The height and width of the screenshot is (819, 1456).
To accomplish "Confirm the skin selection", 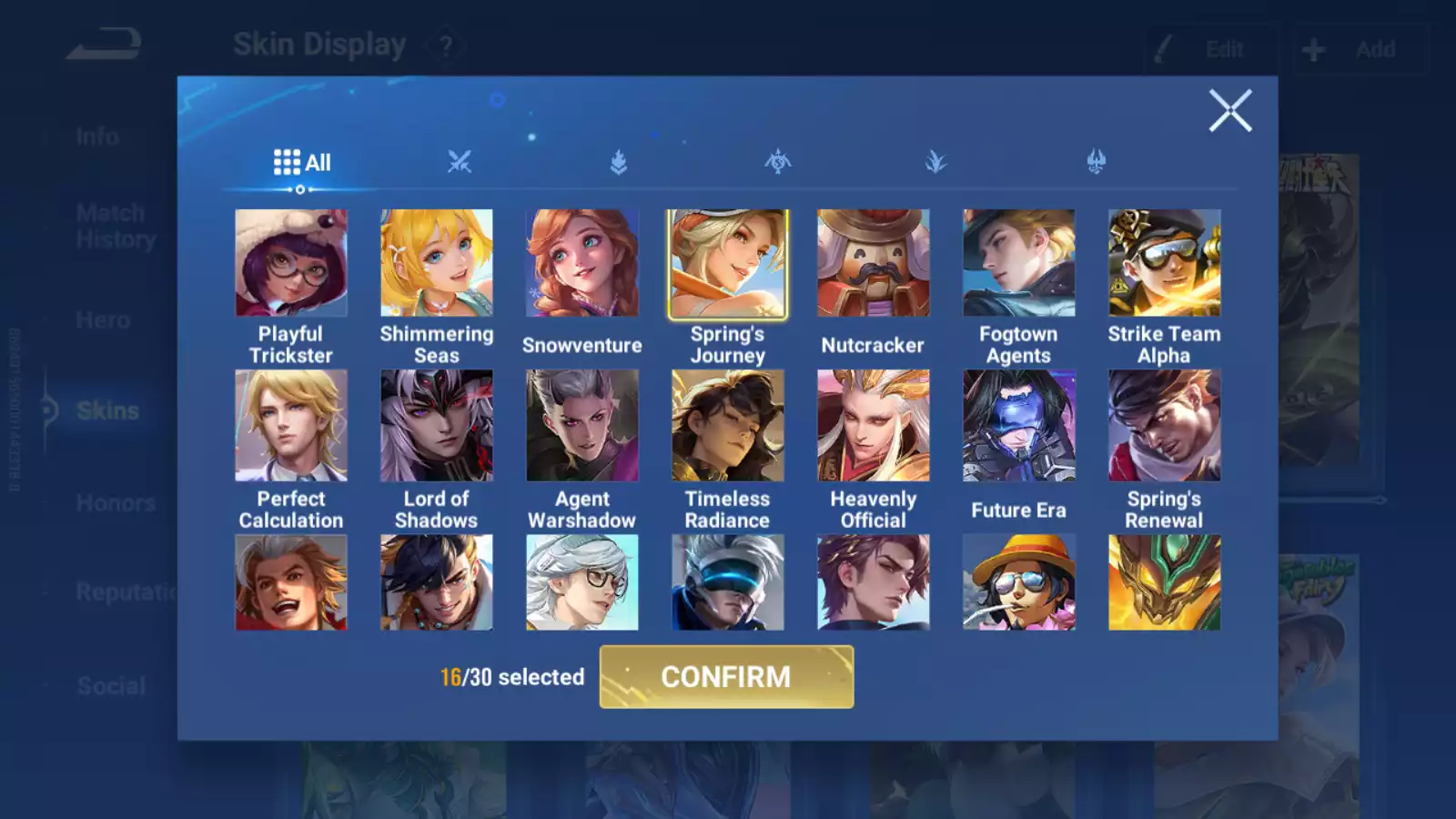I will (726, 677).
